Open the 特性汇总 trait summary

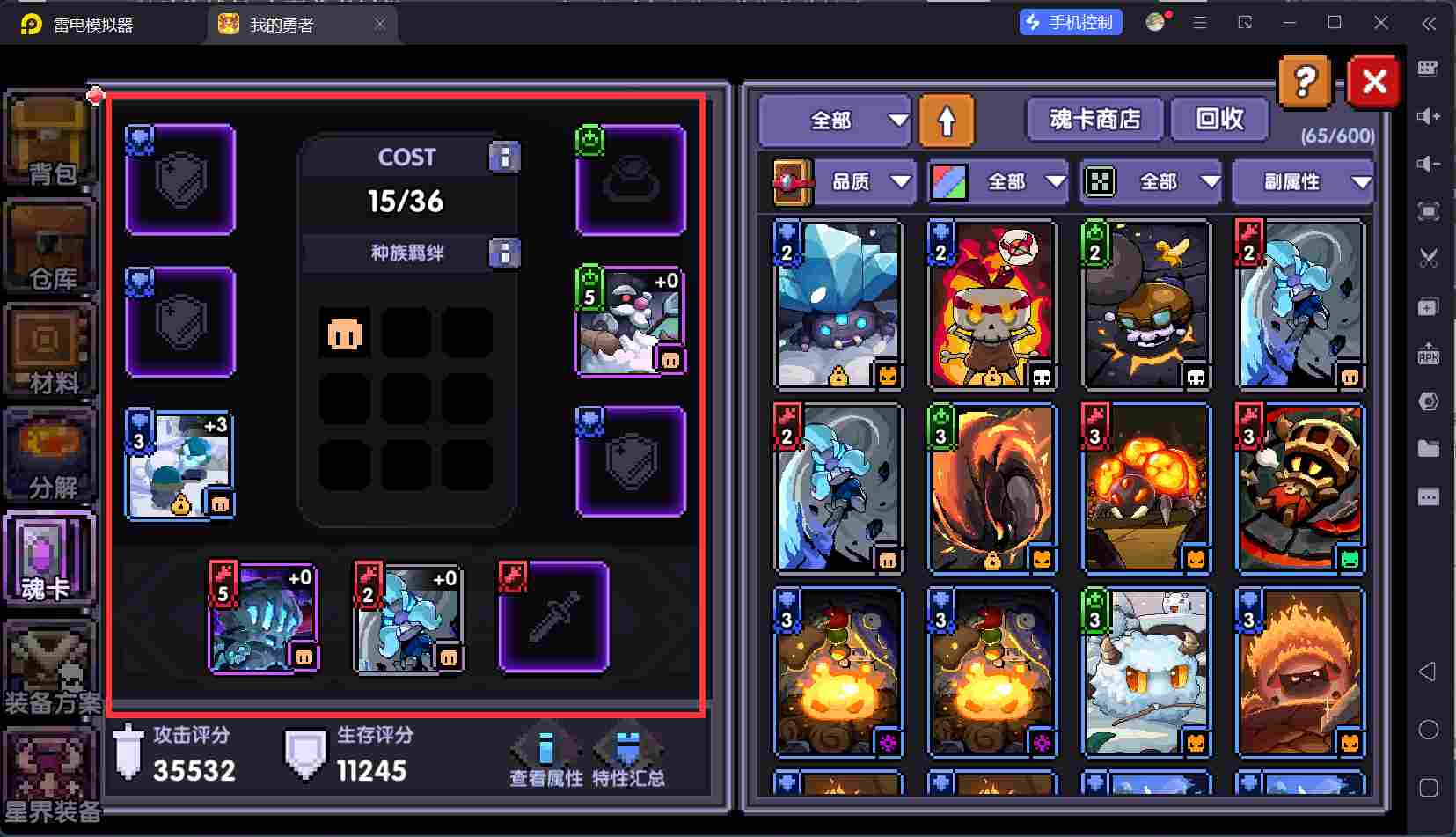[628, 759]
